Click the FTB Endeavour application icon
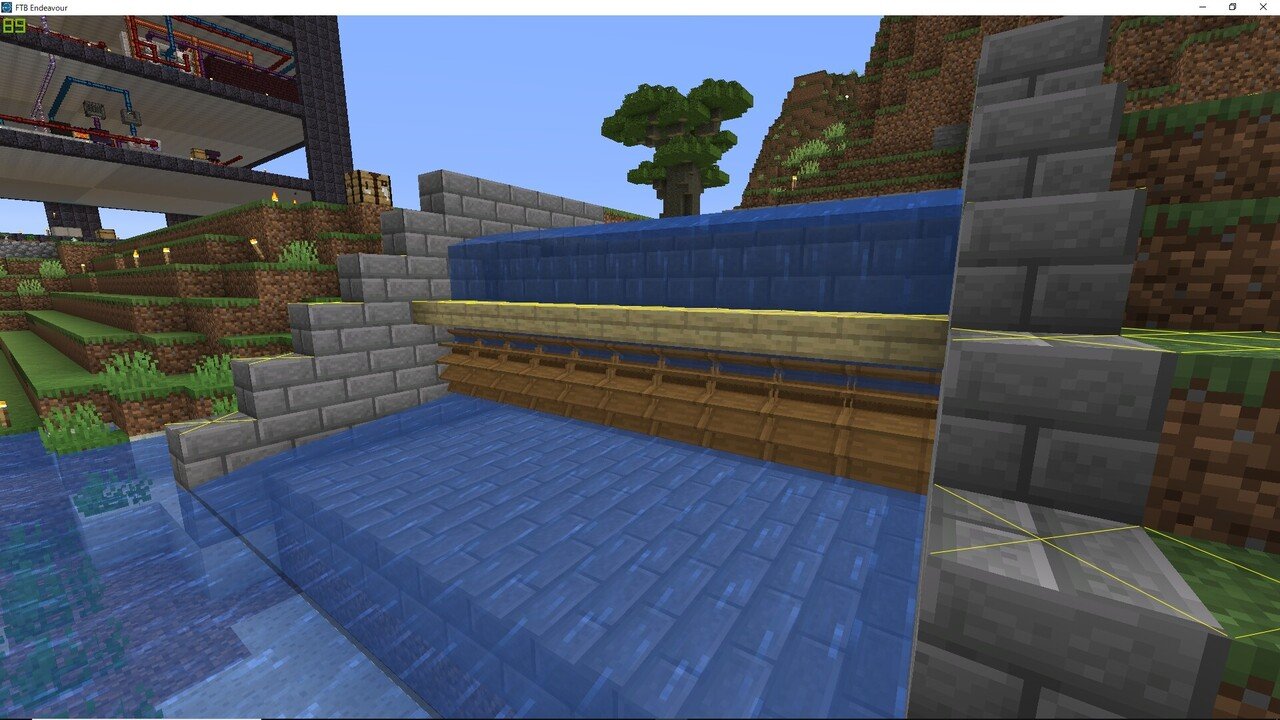1280x720 pixels. click(8, 7)
